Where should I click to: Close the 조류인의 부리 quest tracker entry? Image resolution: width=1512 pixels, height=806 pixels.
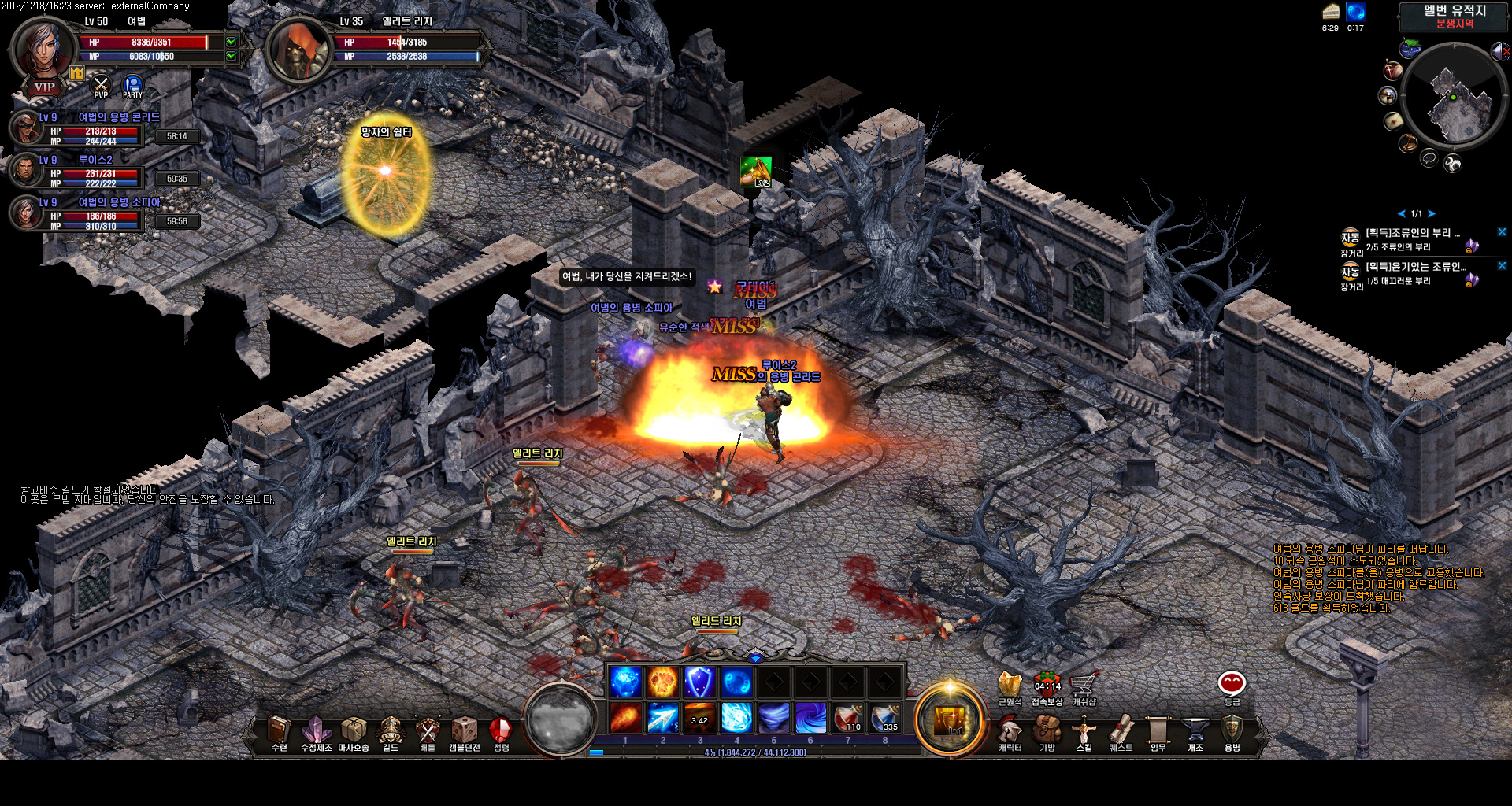[1502, 232]
